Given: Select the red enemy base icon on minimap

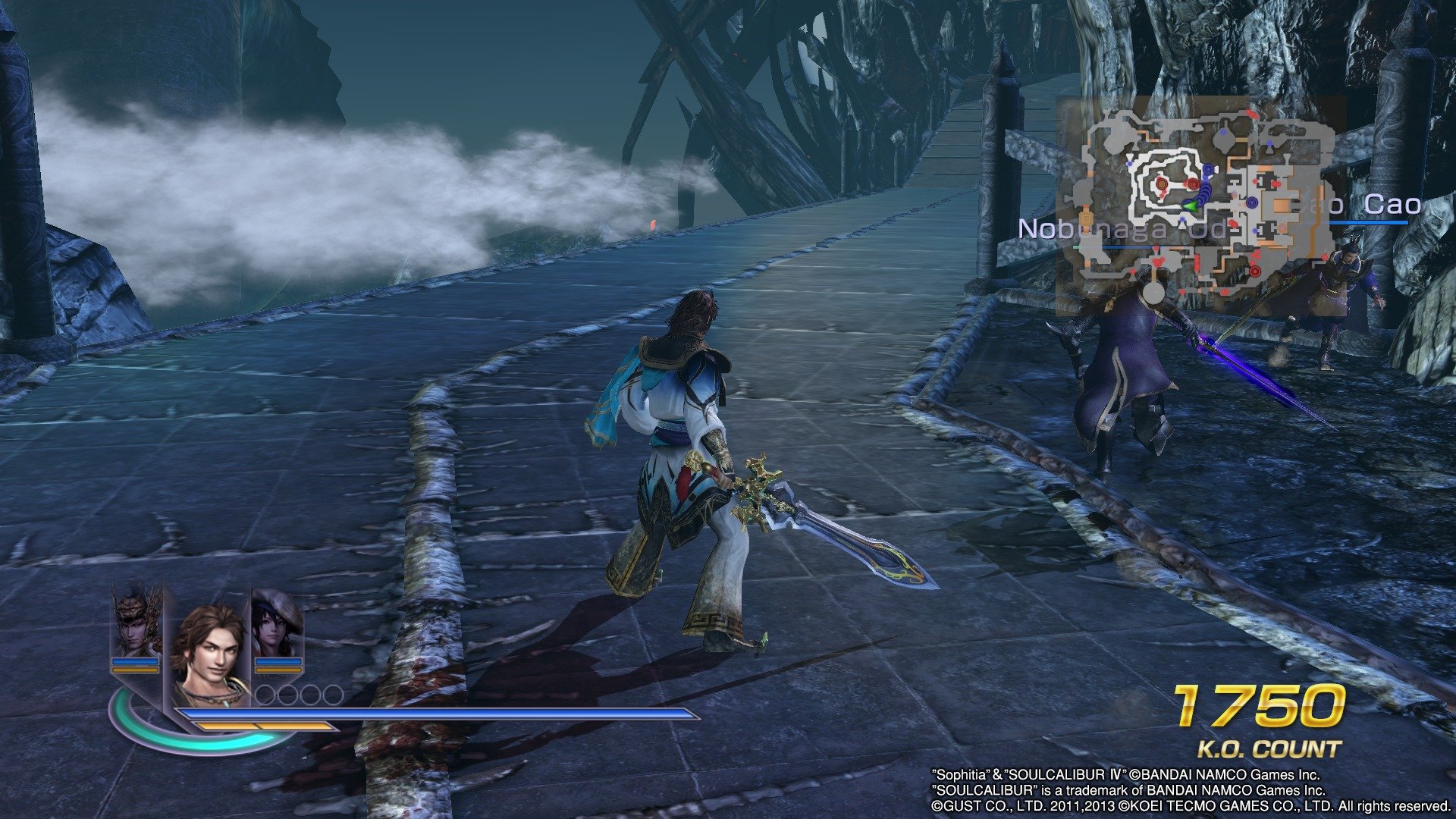Looking at the screenshot, I should coord(1161,184).
